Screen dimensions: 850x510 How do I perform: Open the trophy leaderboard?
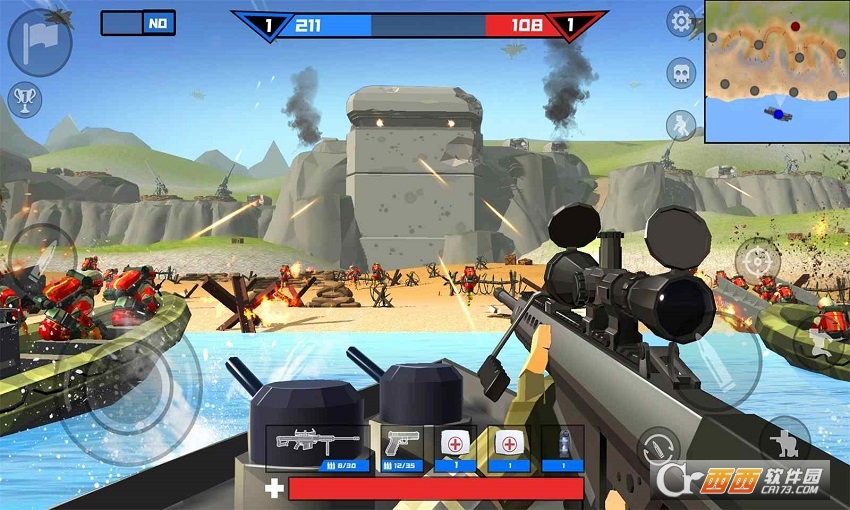coord(24,99)
